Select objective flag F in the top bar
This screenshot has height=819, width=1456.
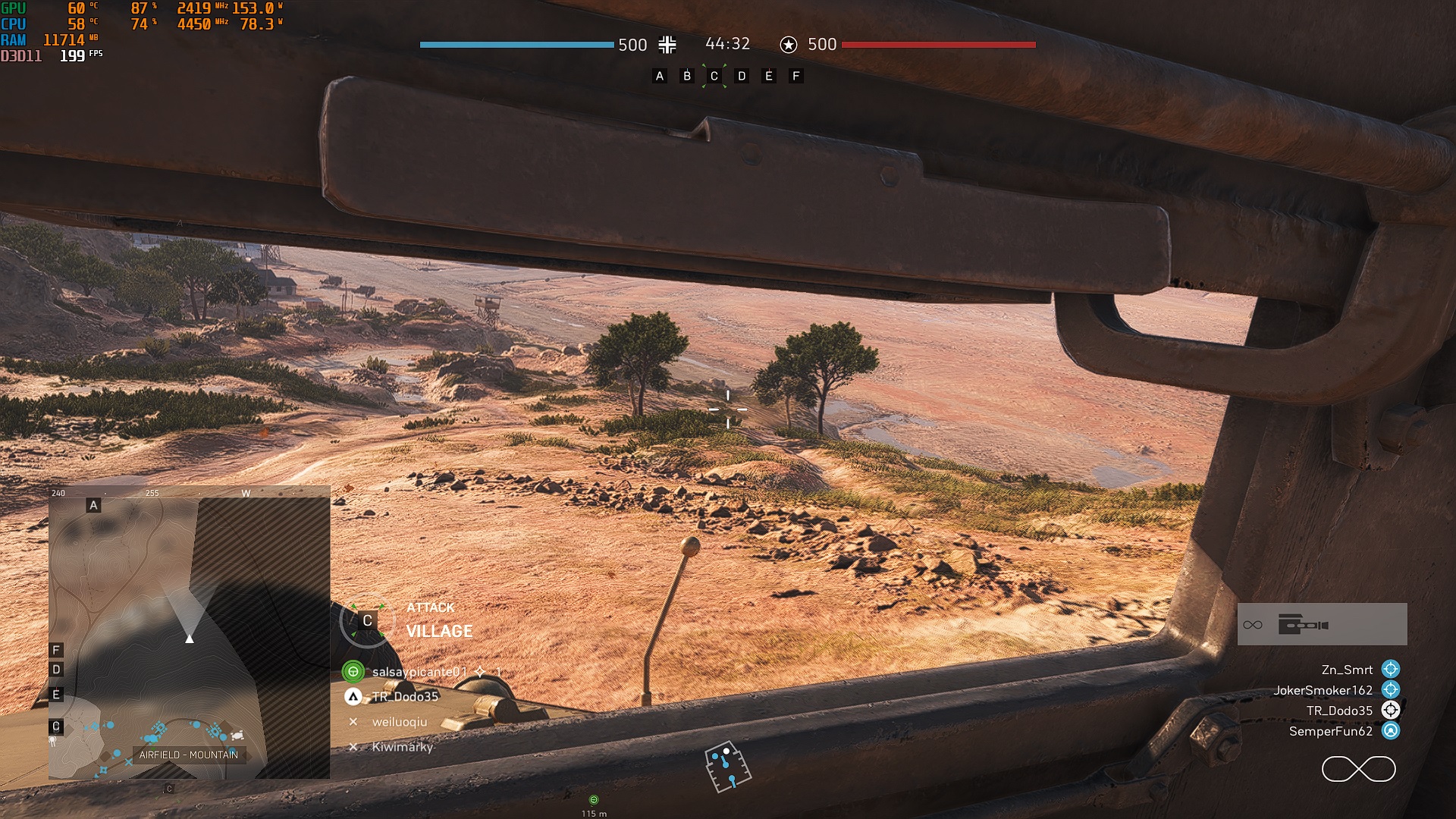coord(795,76)
